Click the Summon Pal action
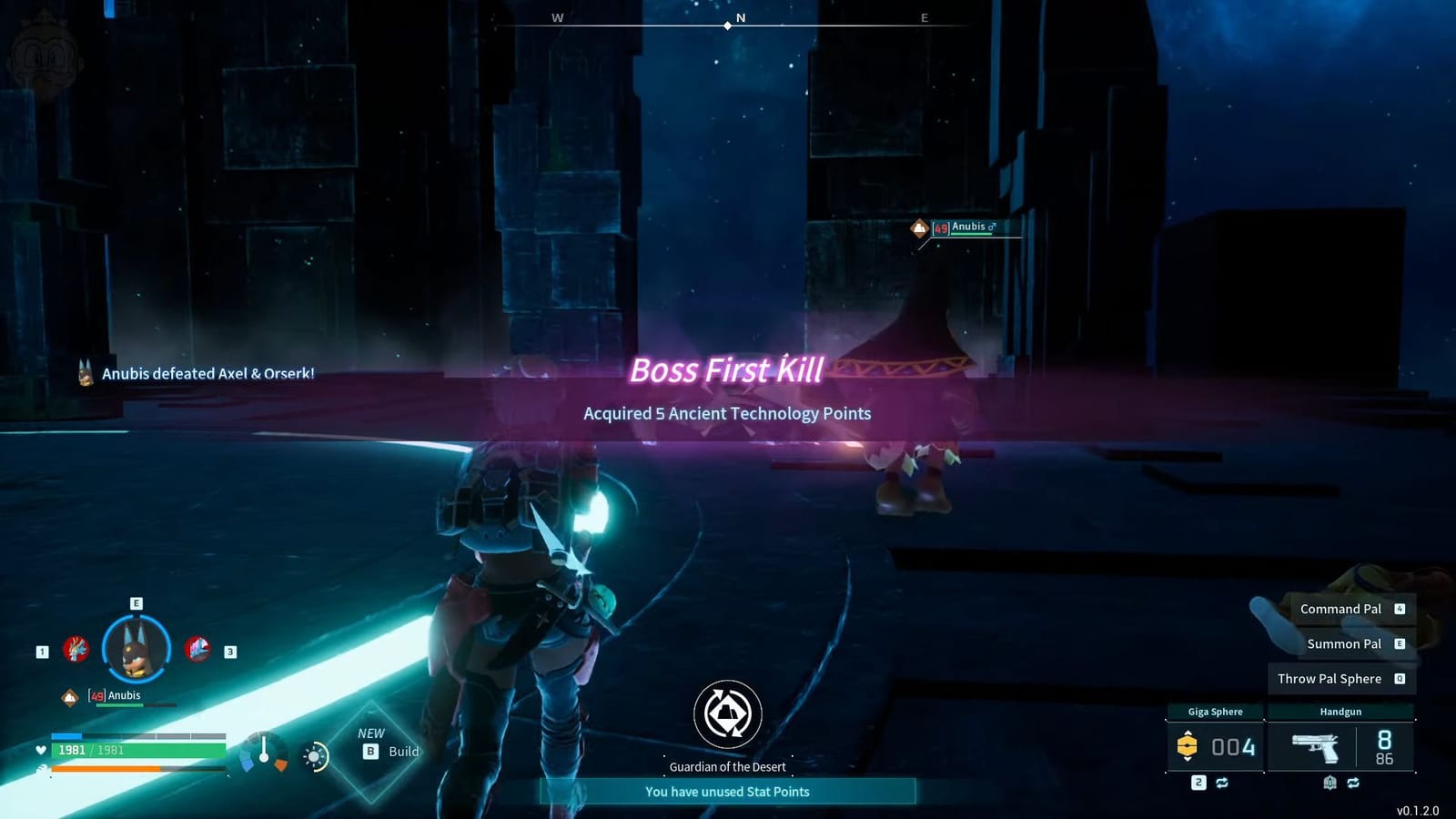 (1345, 644)
